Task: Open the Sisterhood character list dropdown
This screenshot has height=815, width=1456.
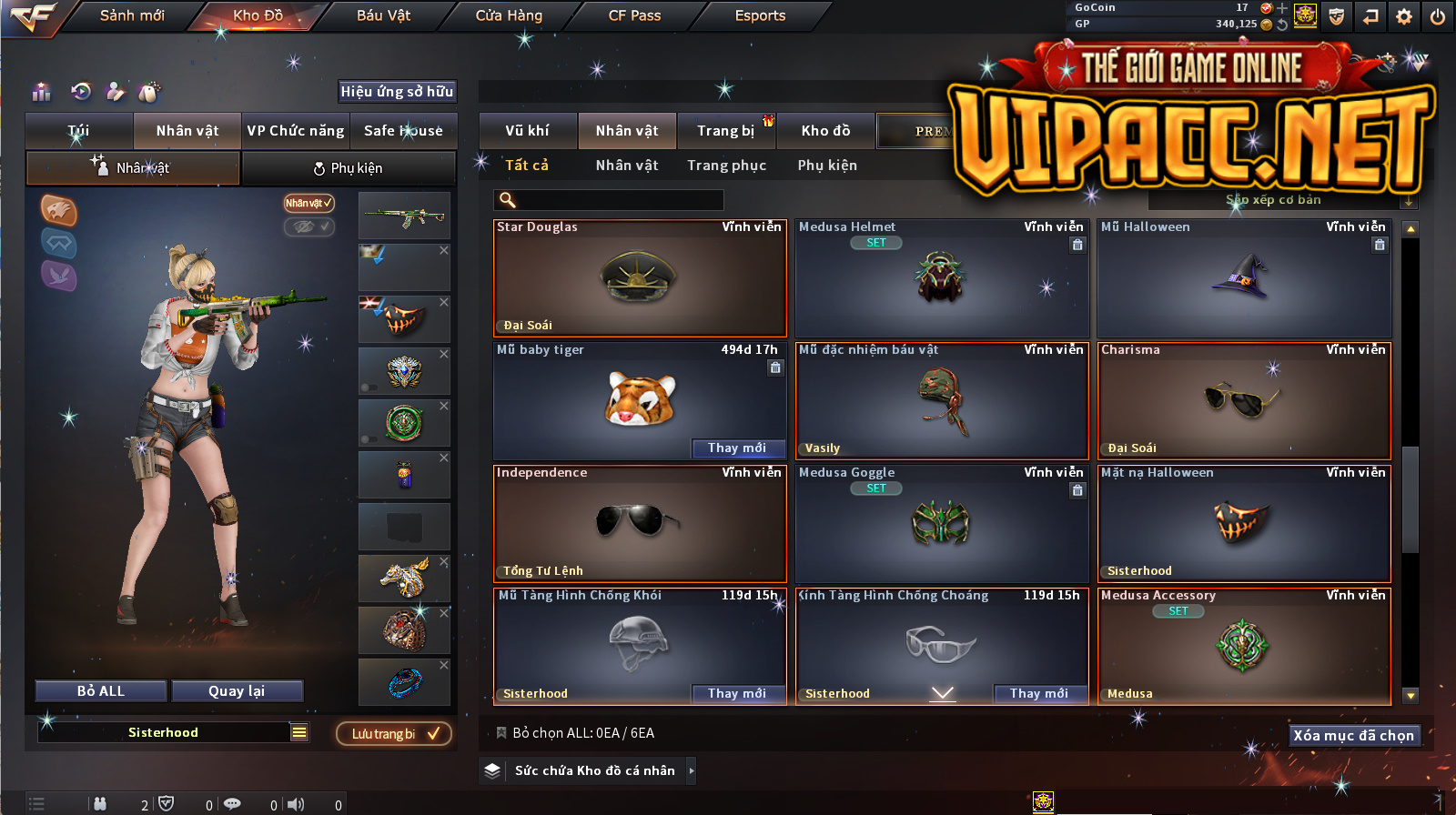Action: 299,732
